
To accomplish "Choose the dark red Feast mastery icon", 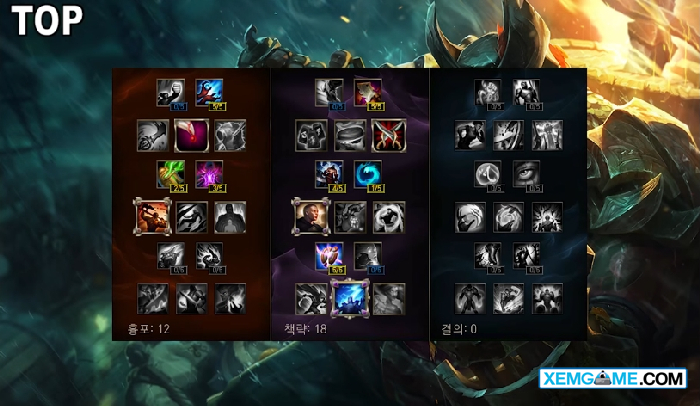I will [191, 134].
